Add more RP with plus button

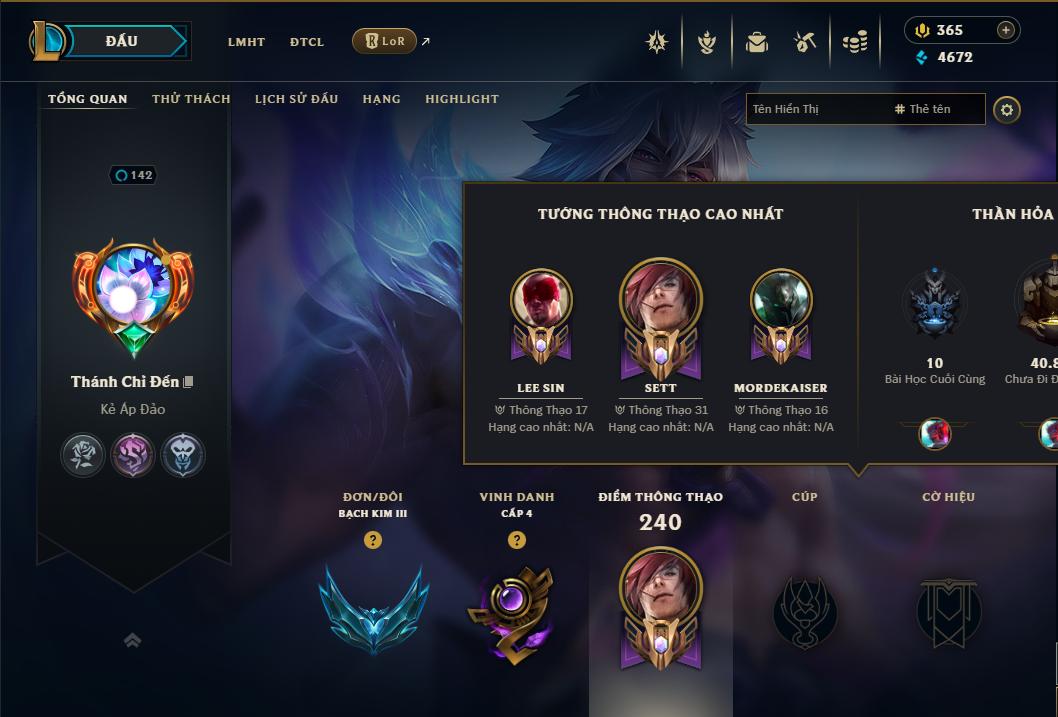pyautogui.click(x=1005, y=30)
